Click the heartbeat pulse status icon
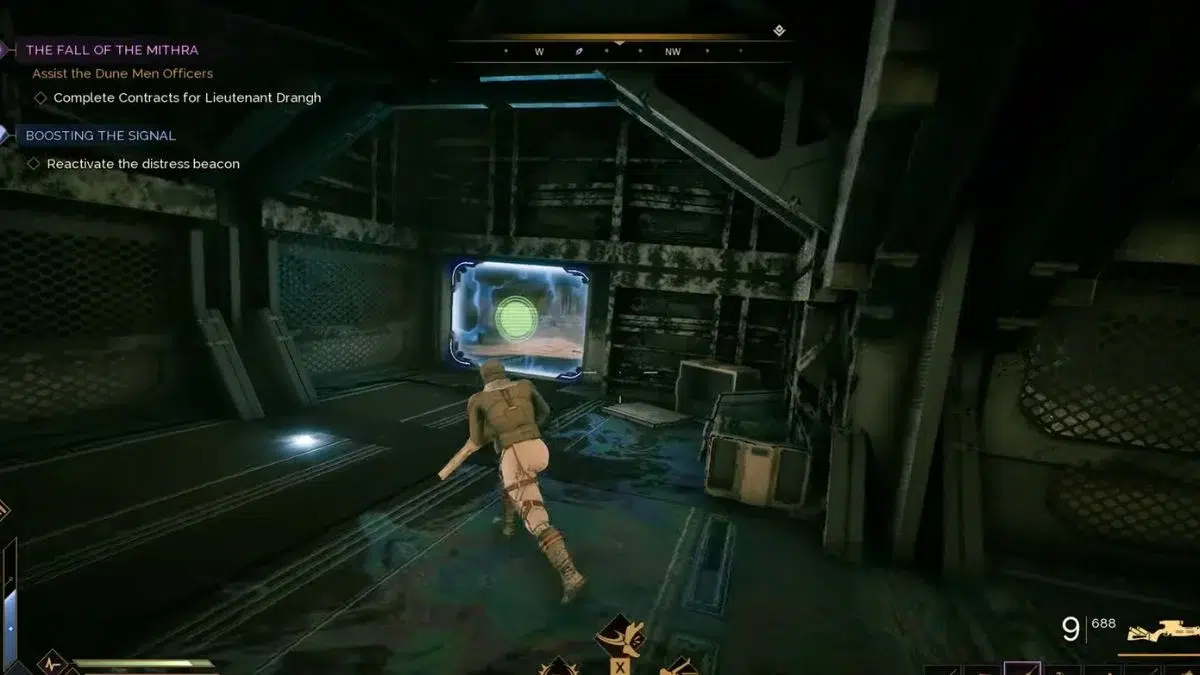This screenshot has height=675, width=1200. point(51,663)
